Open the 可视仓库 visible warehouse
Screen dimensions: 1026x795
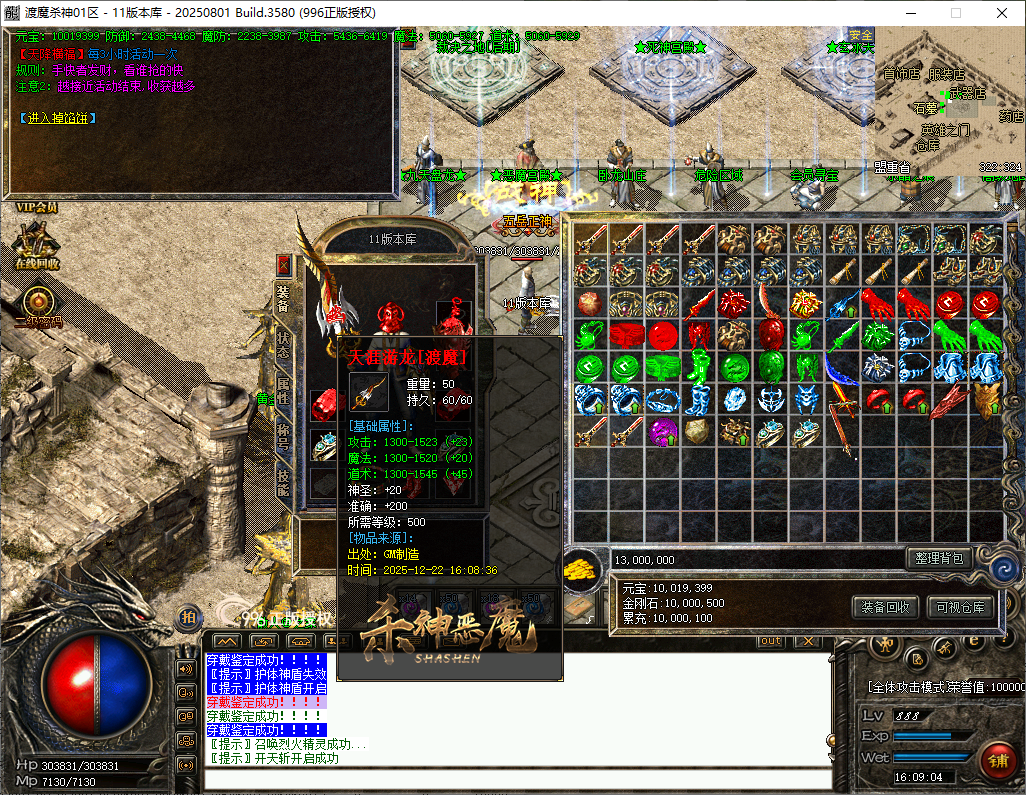960,606
